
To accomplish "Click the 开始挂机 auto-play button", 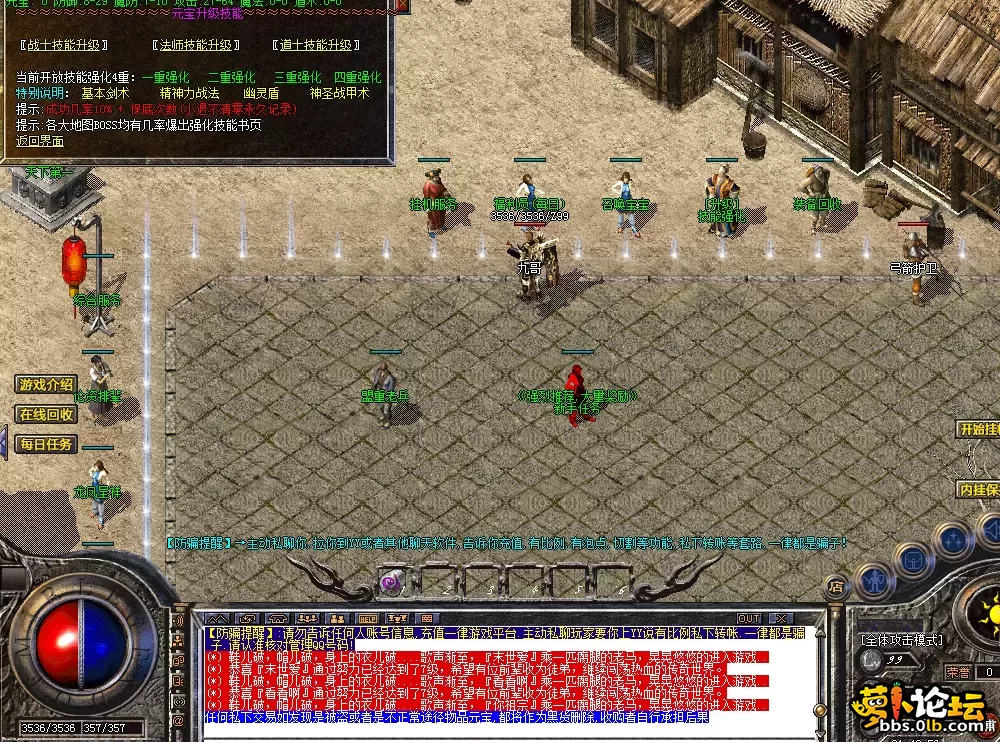I will pyautogui.click(x=978, y=430).
